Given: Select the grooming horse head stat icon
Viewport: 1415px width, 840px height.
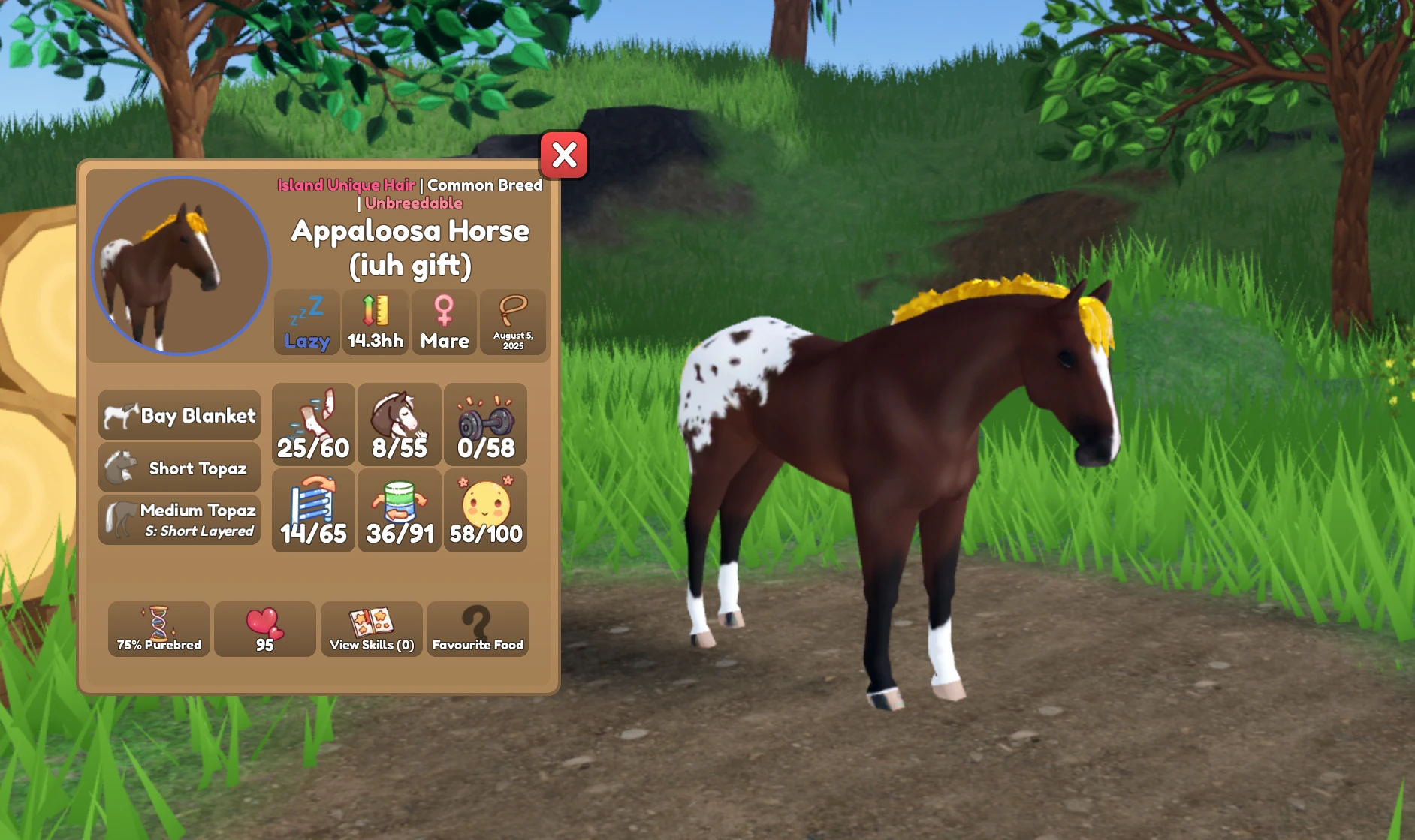Looking at the screenshot, I should pyautogui.click(x=399, y=424).
